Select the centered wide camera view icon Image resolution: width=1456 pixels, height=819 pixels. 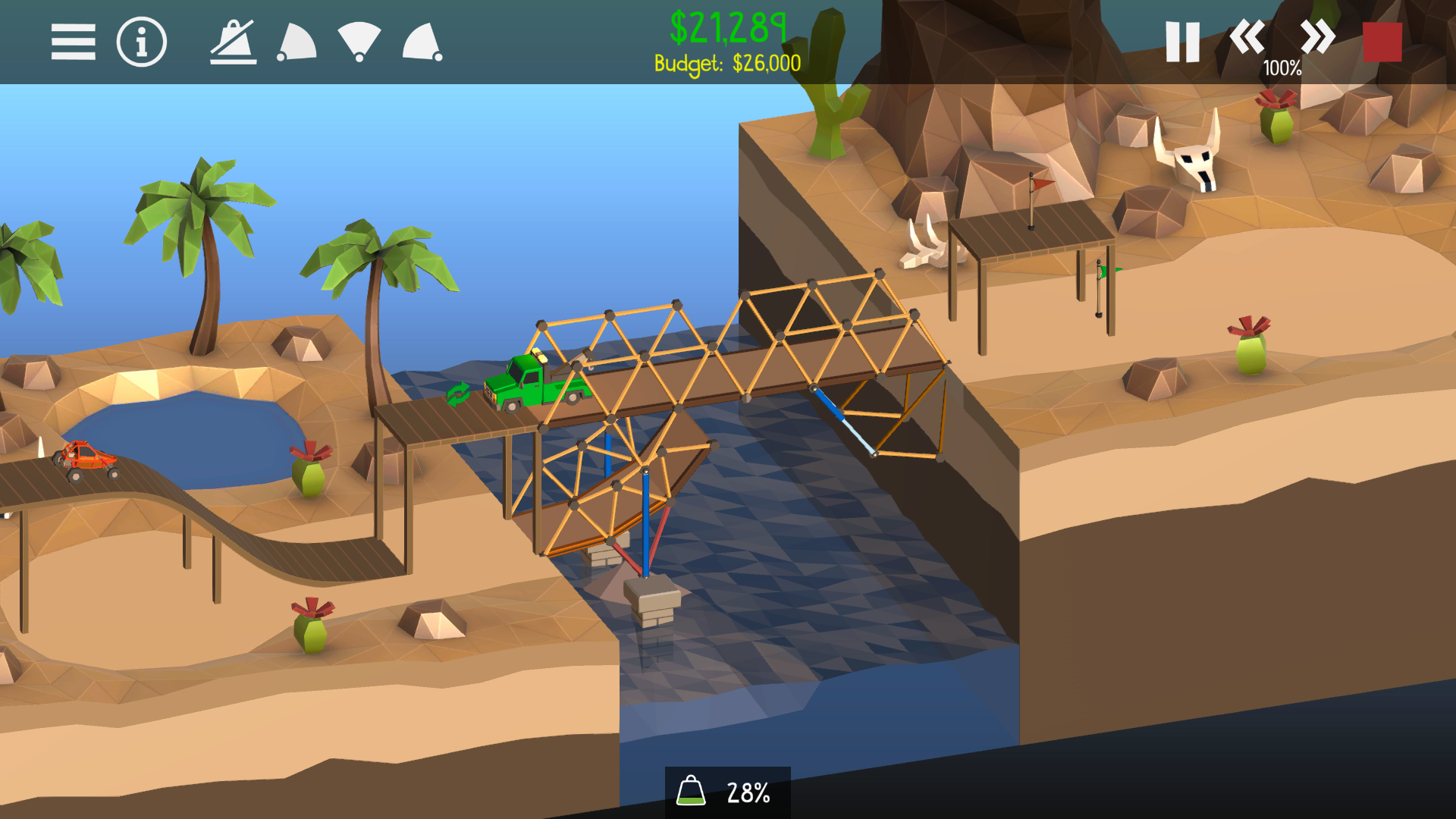click(359, 43)
